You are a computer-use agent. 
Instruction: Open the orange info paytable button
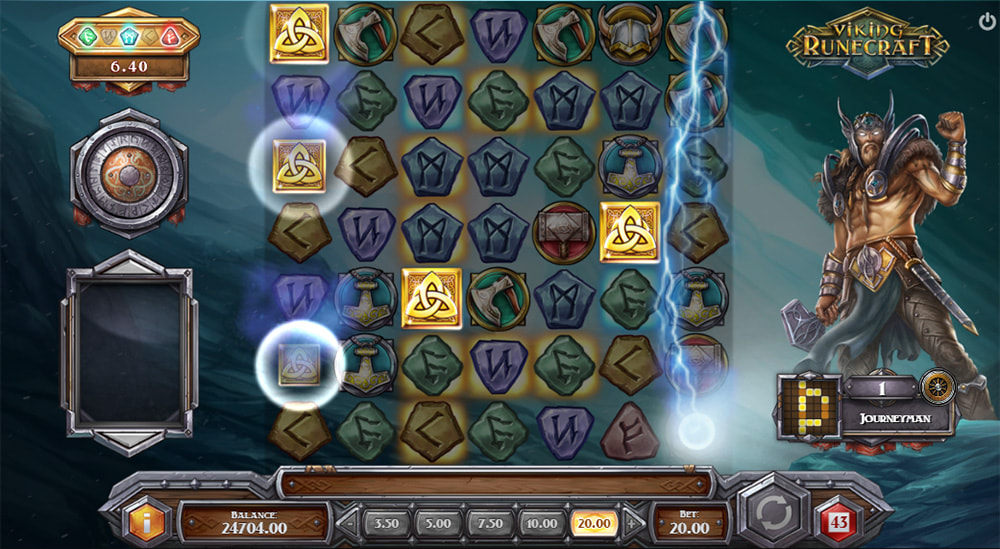point(142,521)
